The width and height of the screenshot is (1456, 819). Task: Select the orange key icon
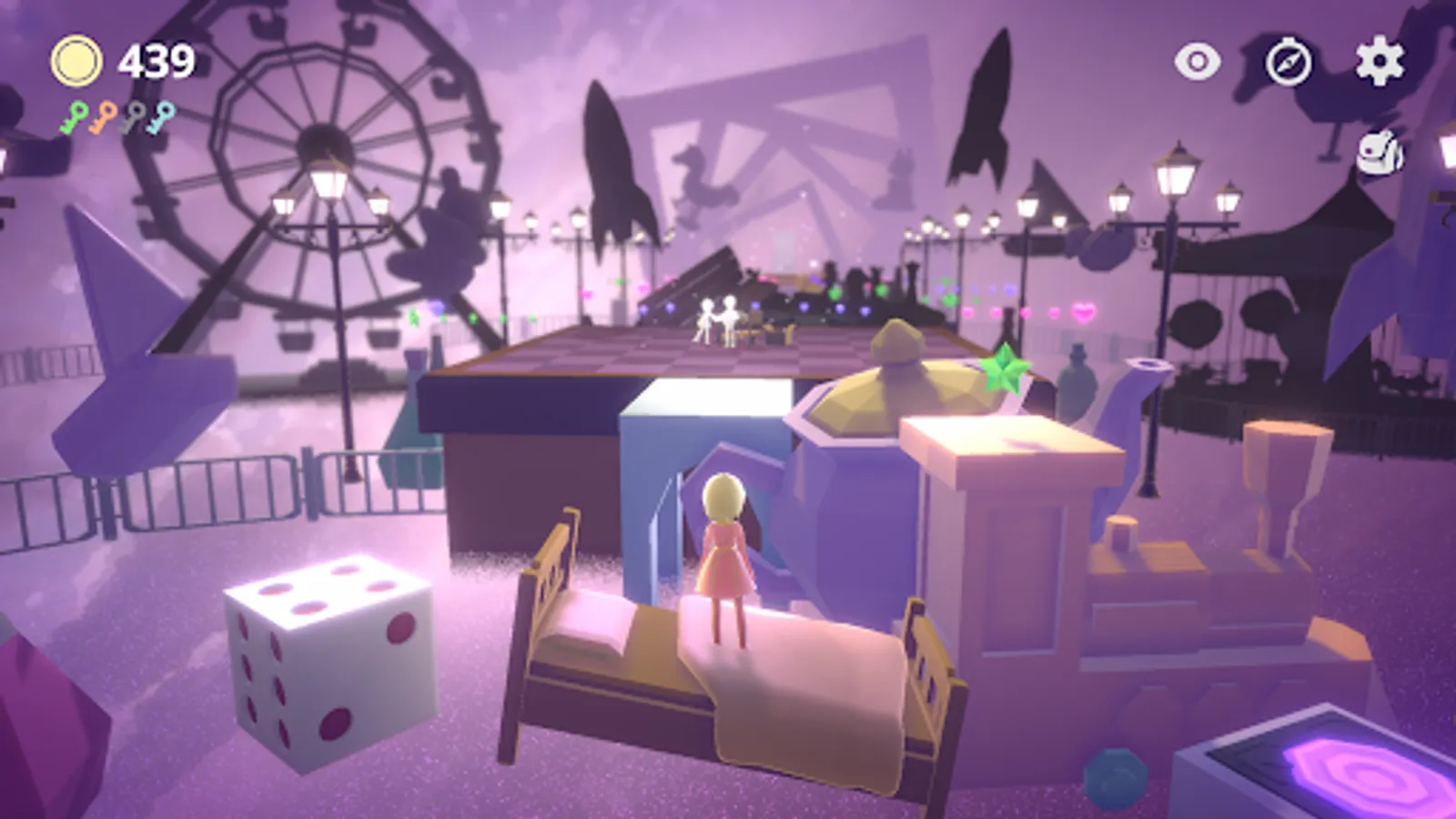coord(100,116)
